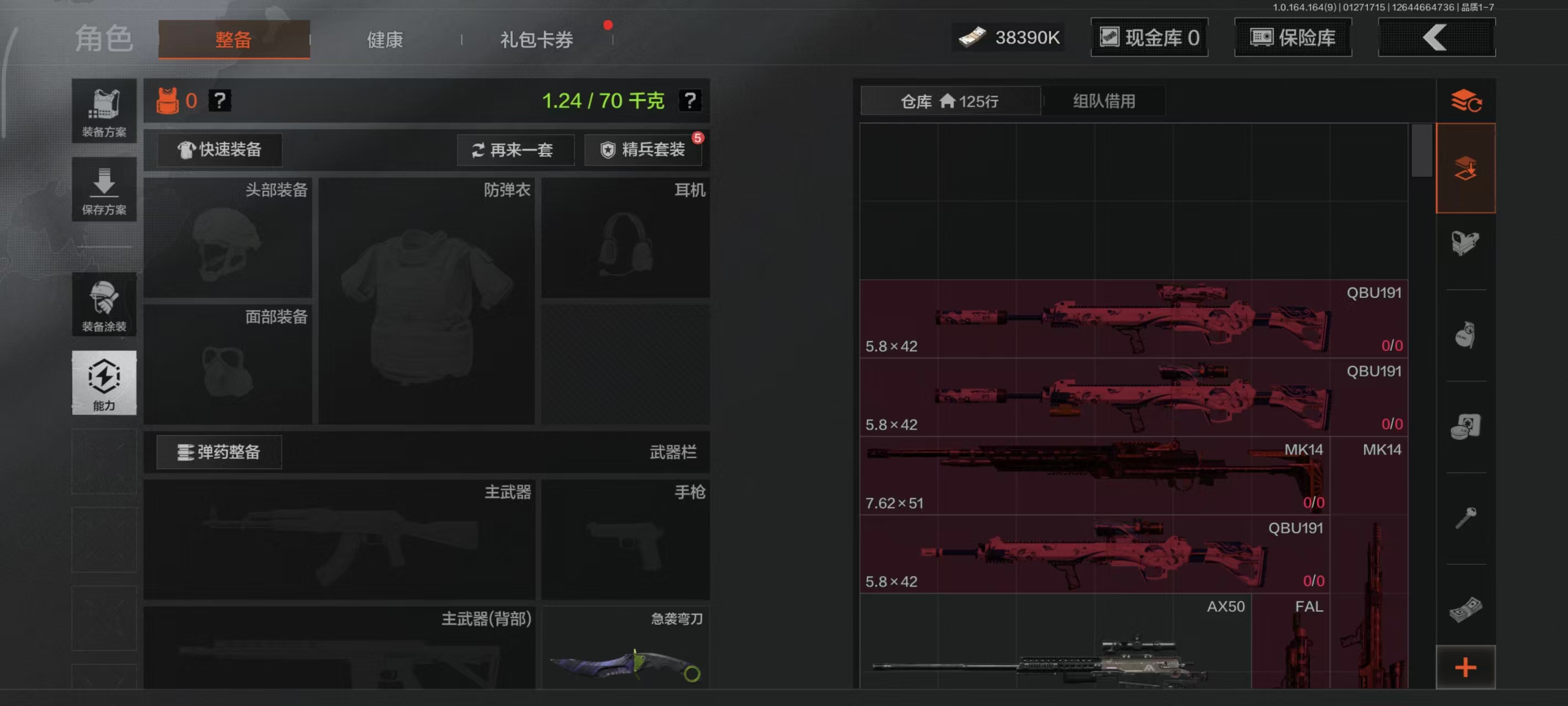This screenshot has height=706, width=1568.
Task: Open 精兵套装 elite set dropdown
Action: pos(643,150)
